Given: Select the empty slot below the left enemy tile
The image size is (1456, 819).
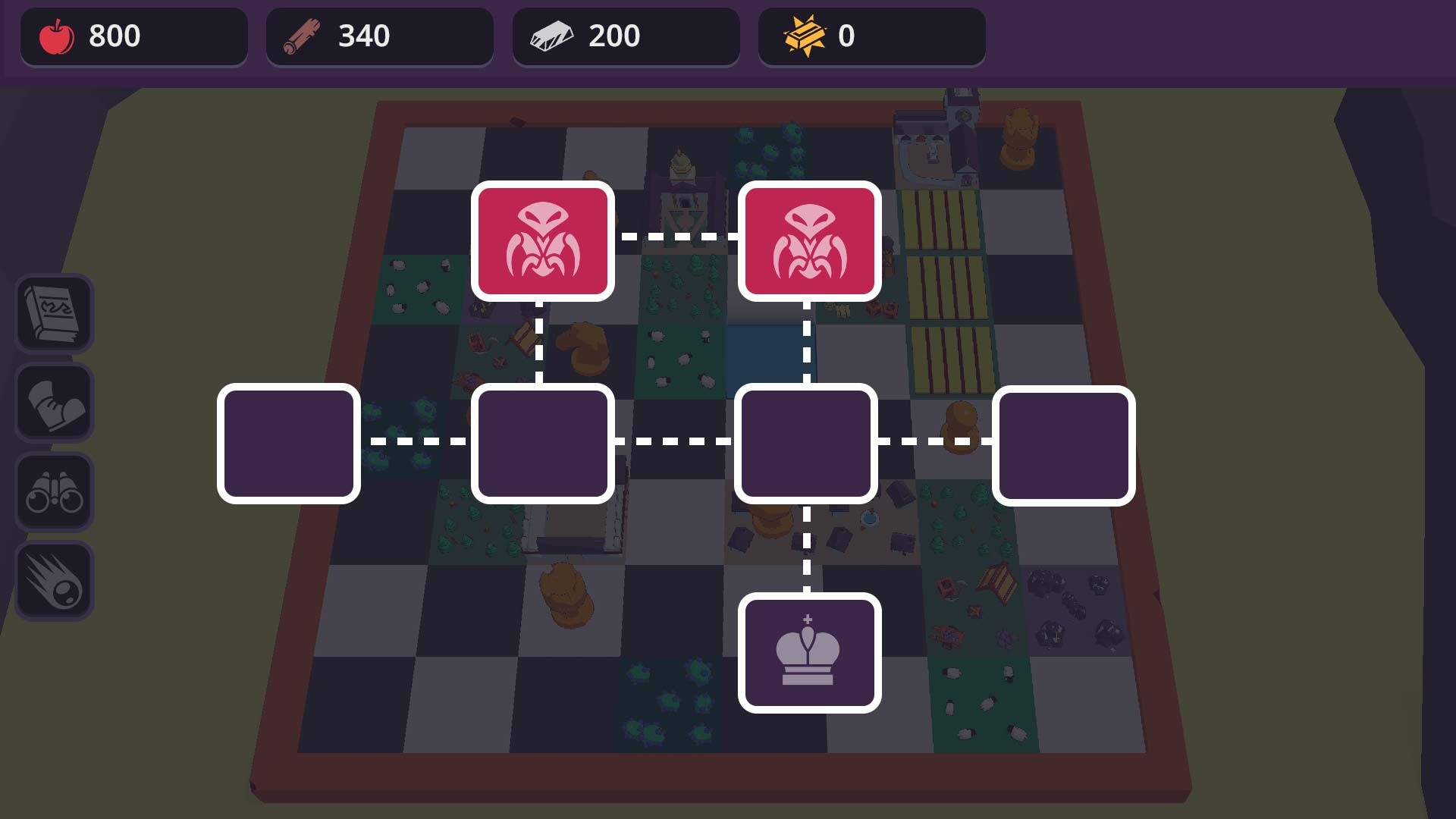Looking at the screenshot, I should (543, 444).
